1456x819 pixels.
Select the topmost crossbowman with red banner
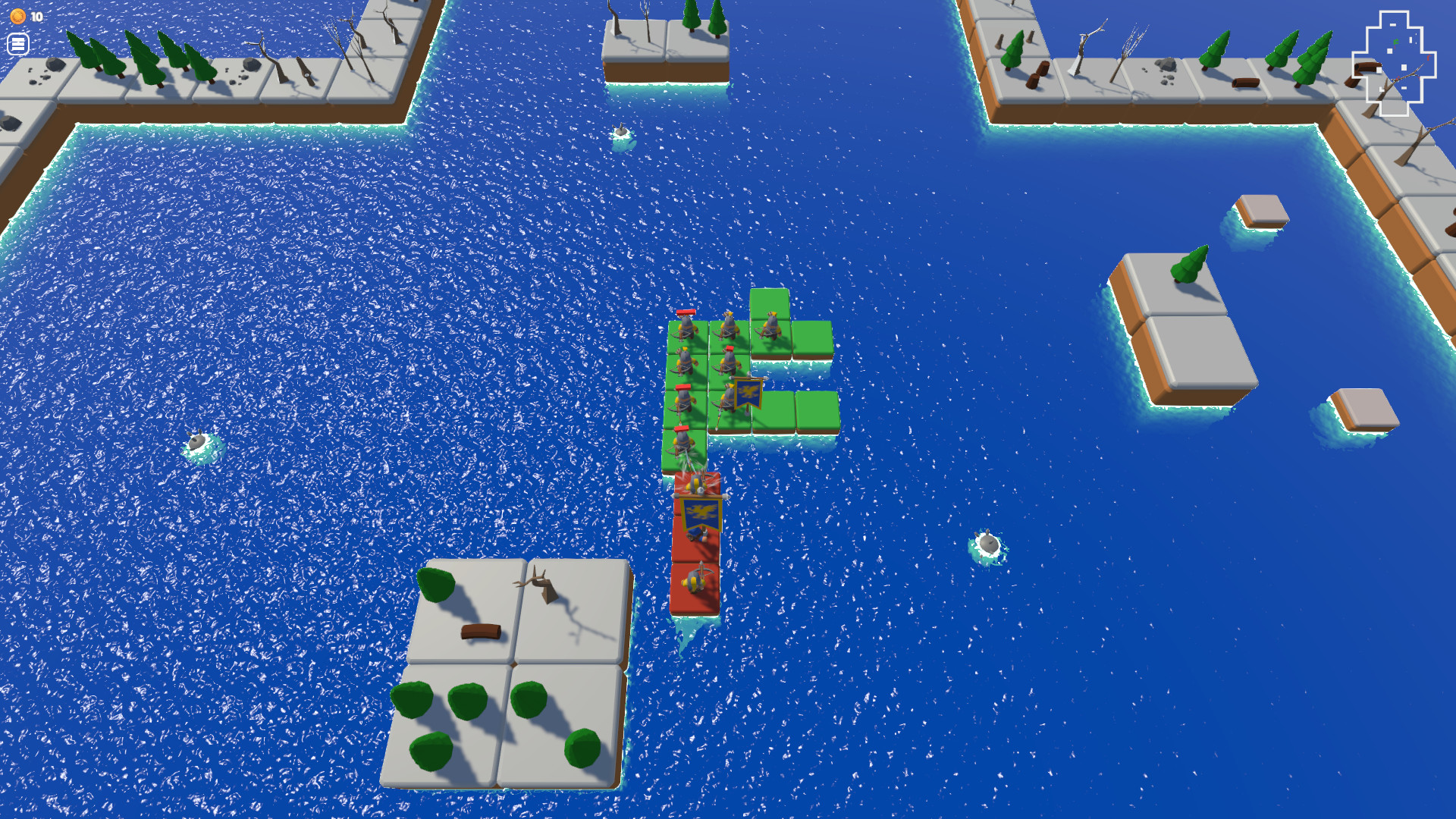(x=686, y=326)
